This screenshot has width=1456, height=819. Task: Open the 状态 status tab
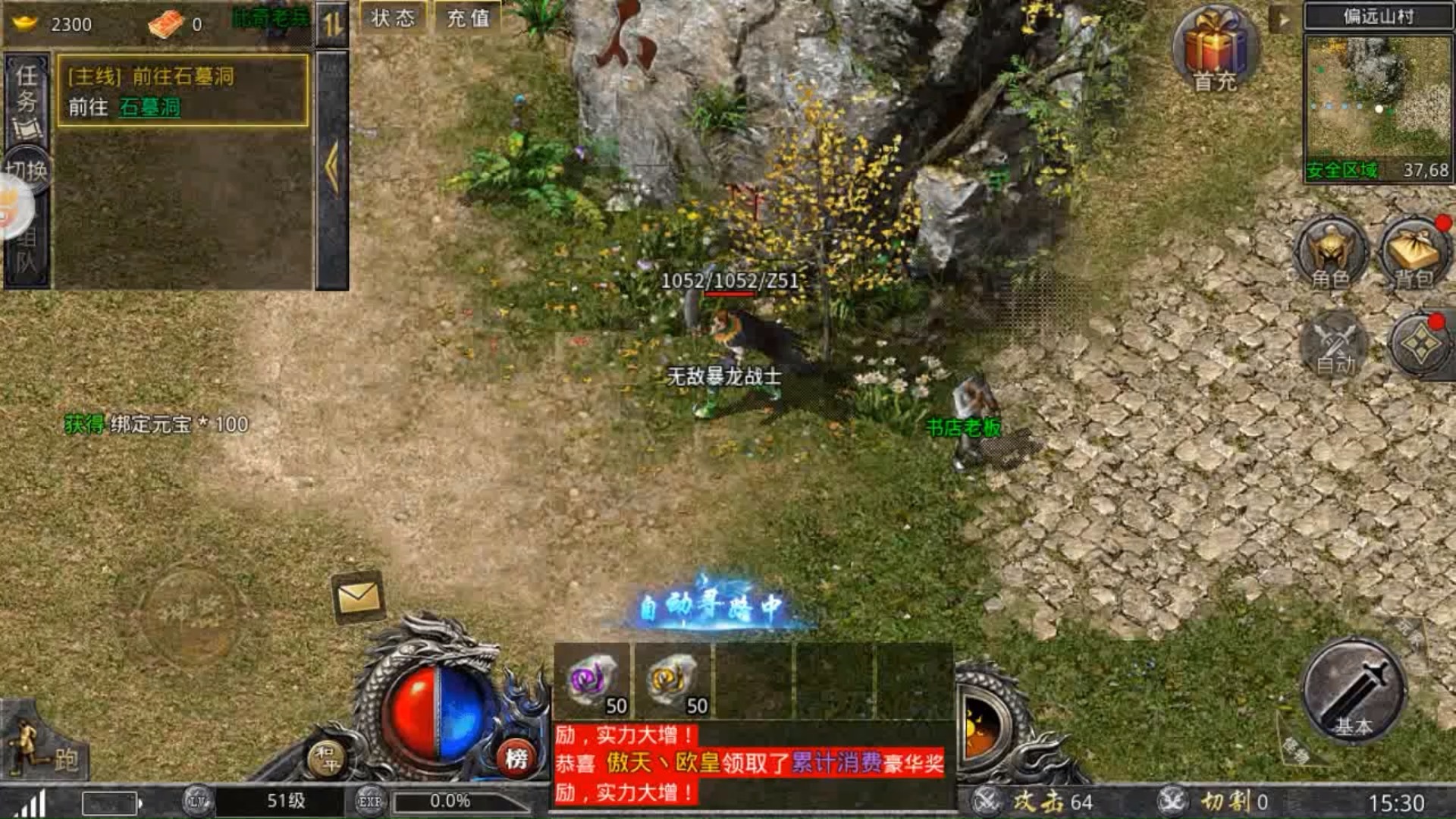coord(393,17)
